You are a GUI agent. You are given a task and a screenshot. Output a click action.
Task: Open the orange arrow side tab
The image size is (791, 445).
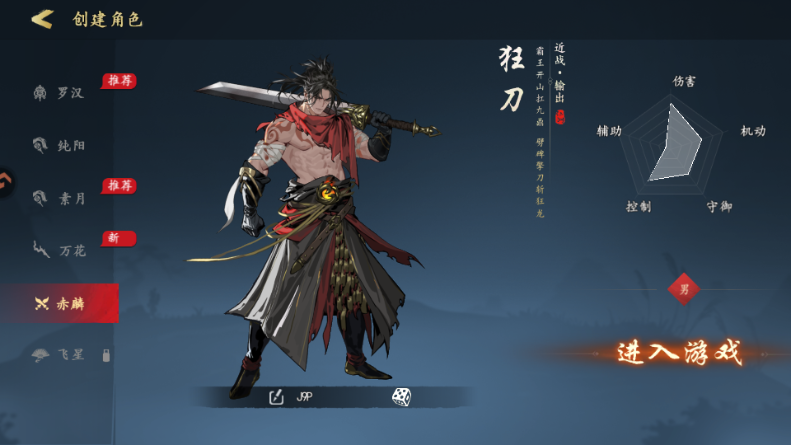pos(5,181)
